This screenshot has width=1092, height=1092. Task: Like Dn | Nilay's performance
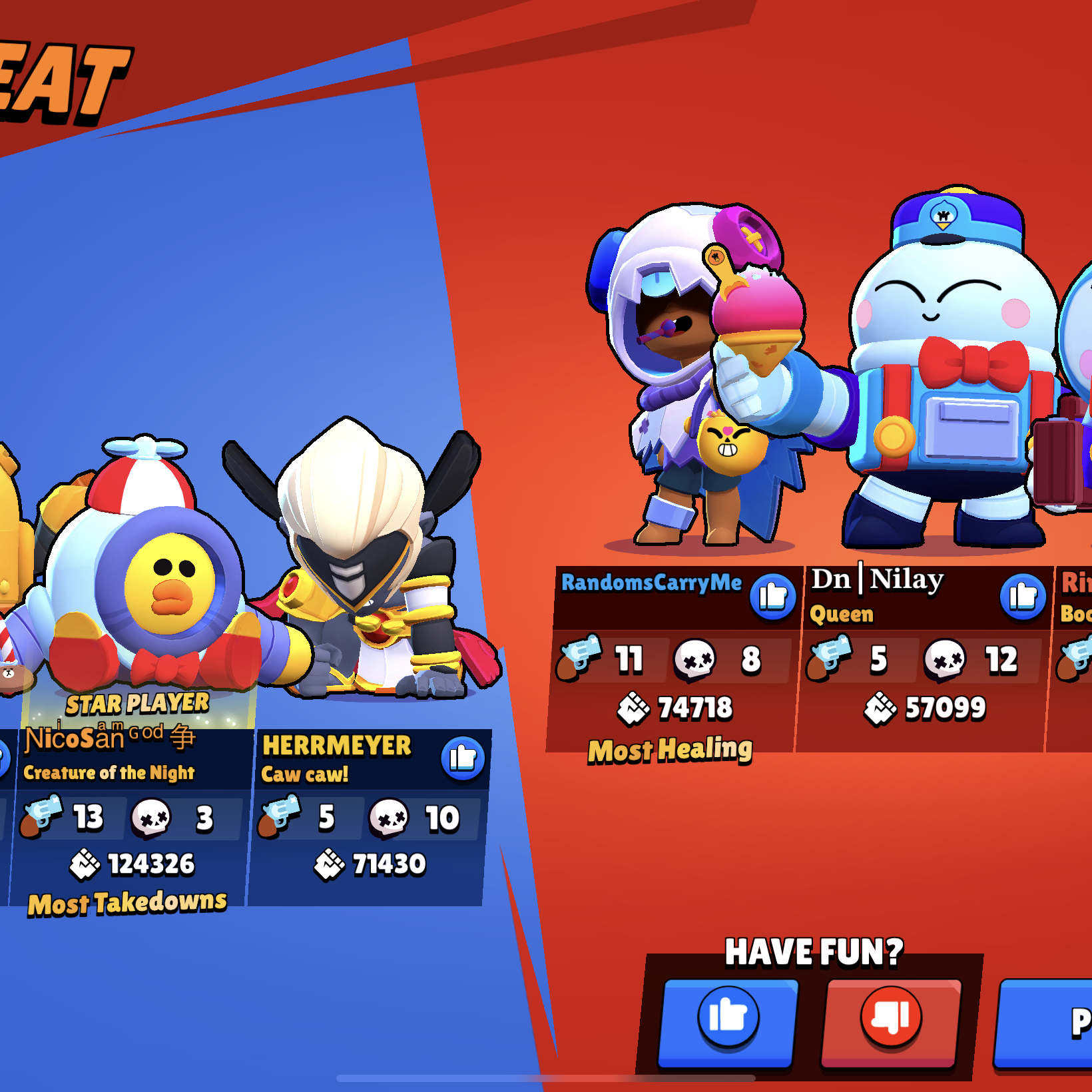tap(1023, 596)
